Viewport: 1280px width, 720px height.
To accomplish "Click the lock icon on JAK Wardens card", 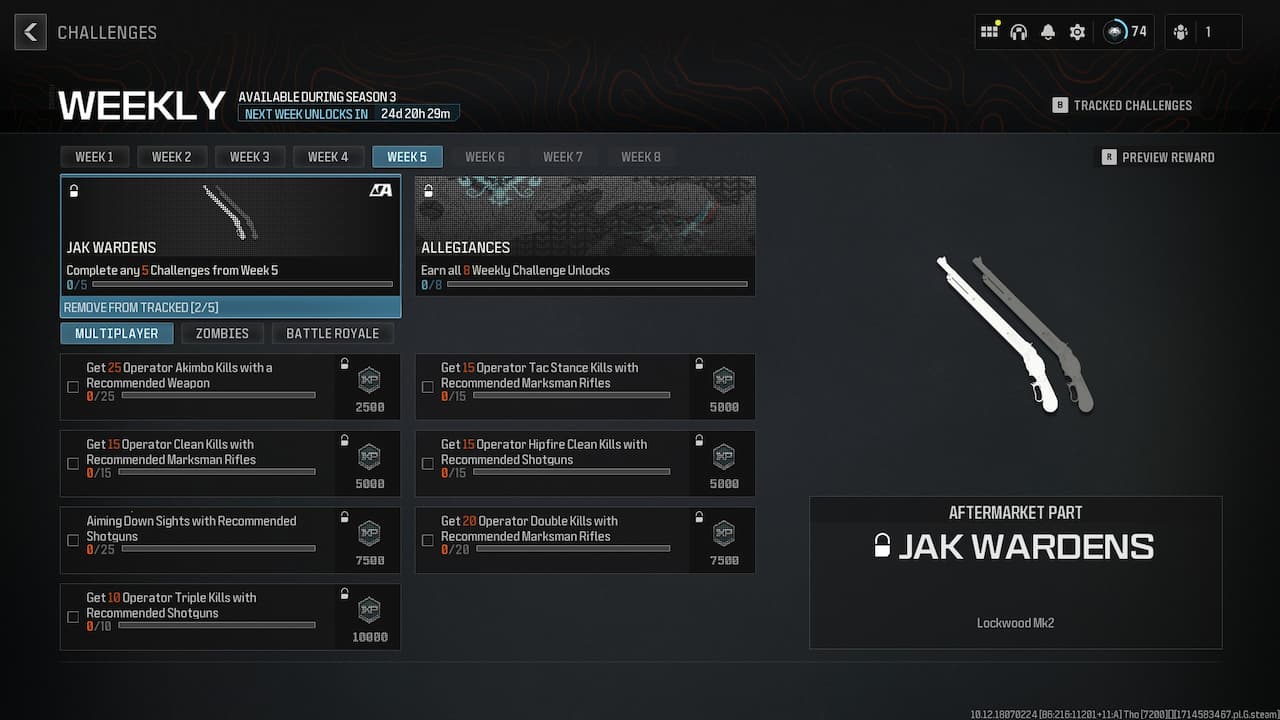I will (x=74, y=190).
